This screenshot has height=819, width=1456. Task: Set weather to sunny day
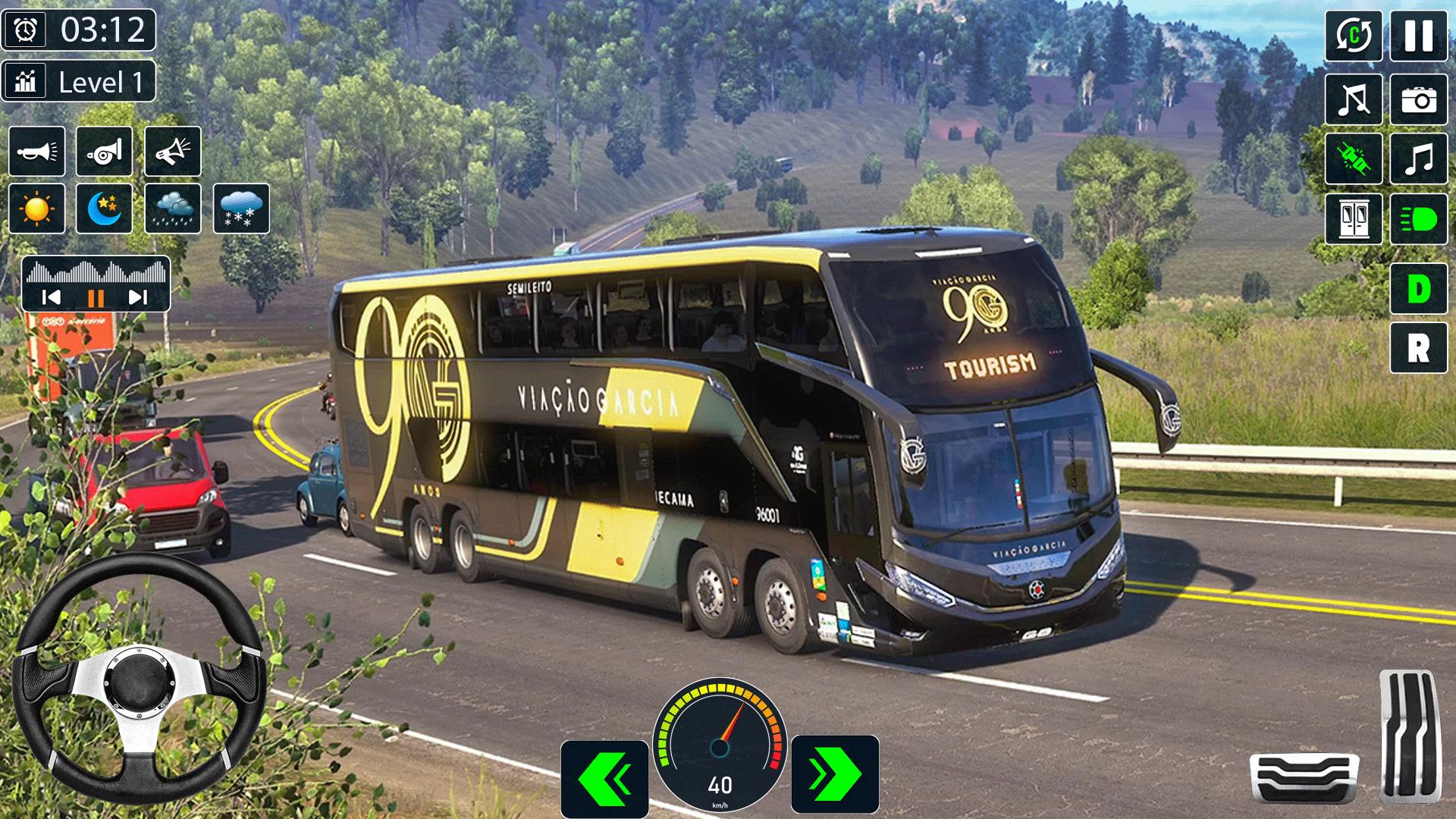click(37, 209)
